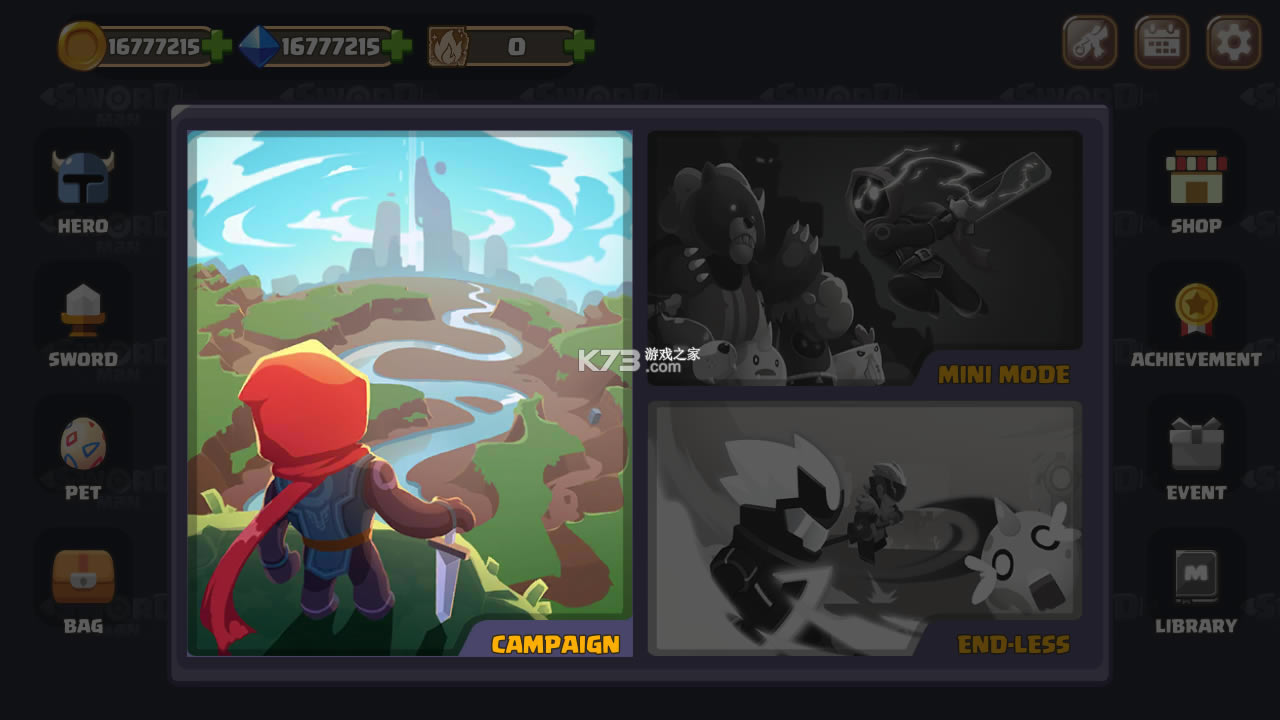The width and height of the screenshot is (1280, 720).
Task: View the Achievement screen
Action: tap(1196, 322)
